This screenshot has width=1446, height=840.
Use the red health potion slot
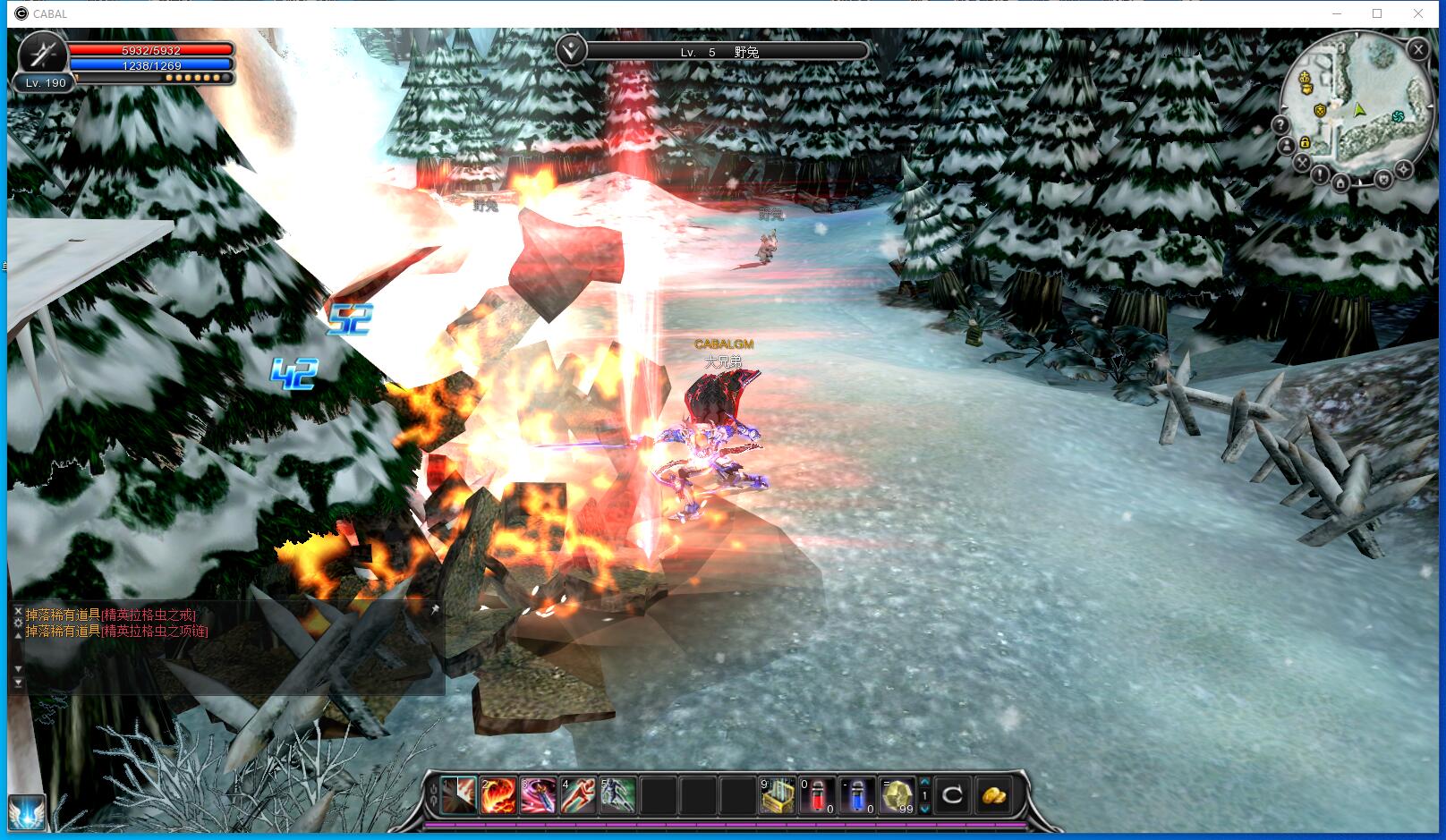point(818,795)
